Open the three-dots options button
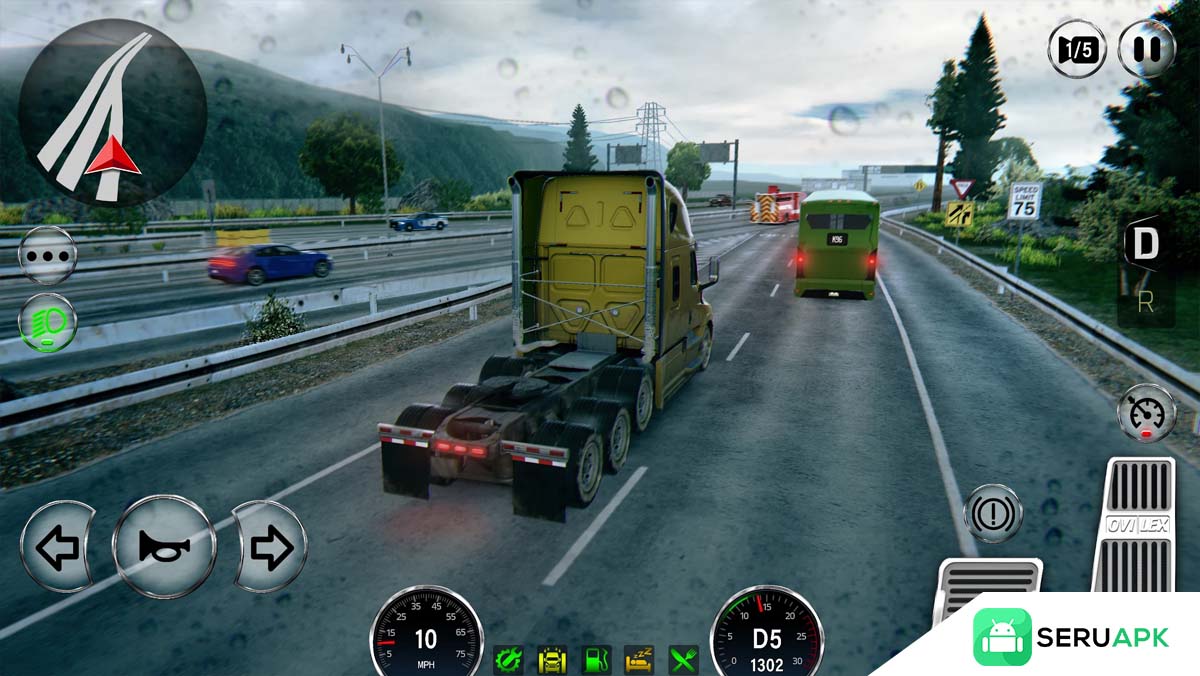This screenshot has width=1200, height=676. [47, 255]
